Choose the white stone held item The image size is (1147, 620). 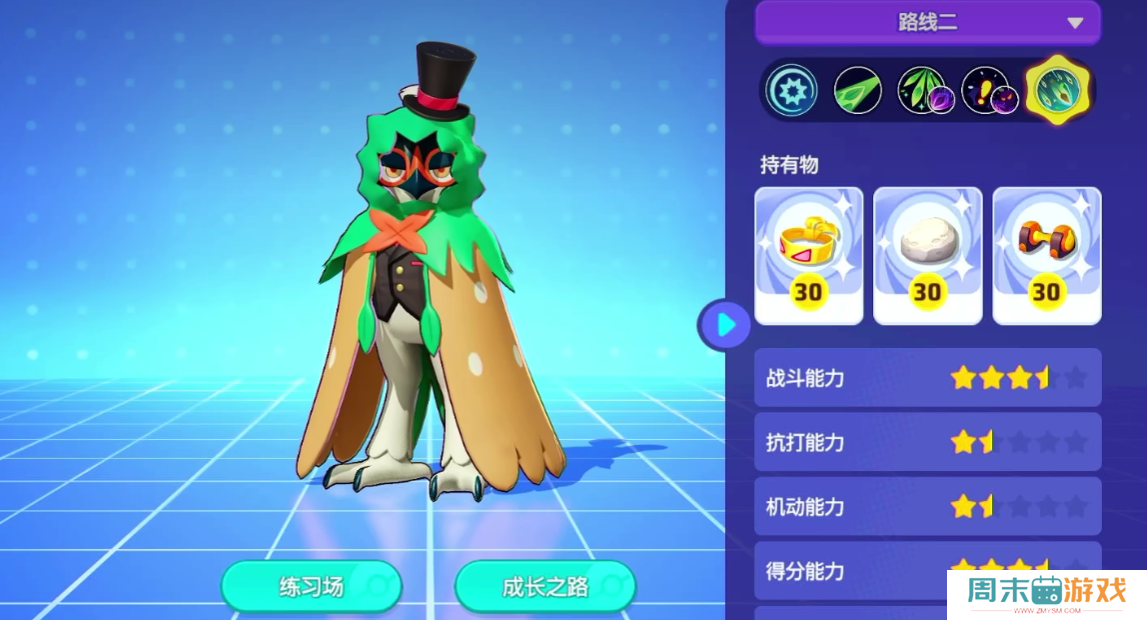pyautogui.click(x=927, y=256)
